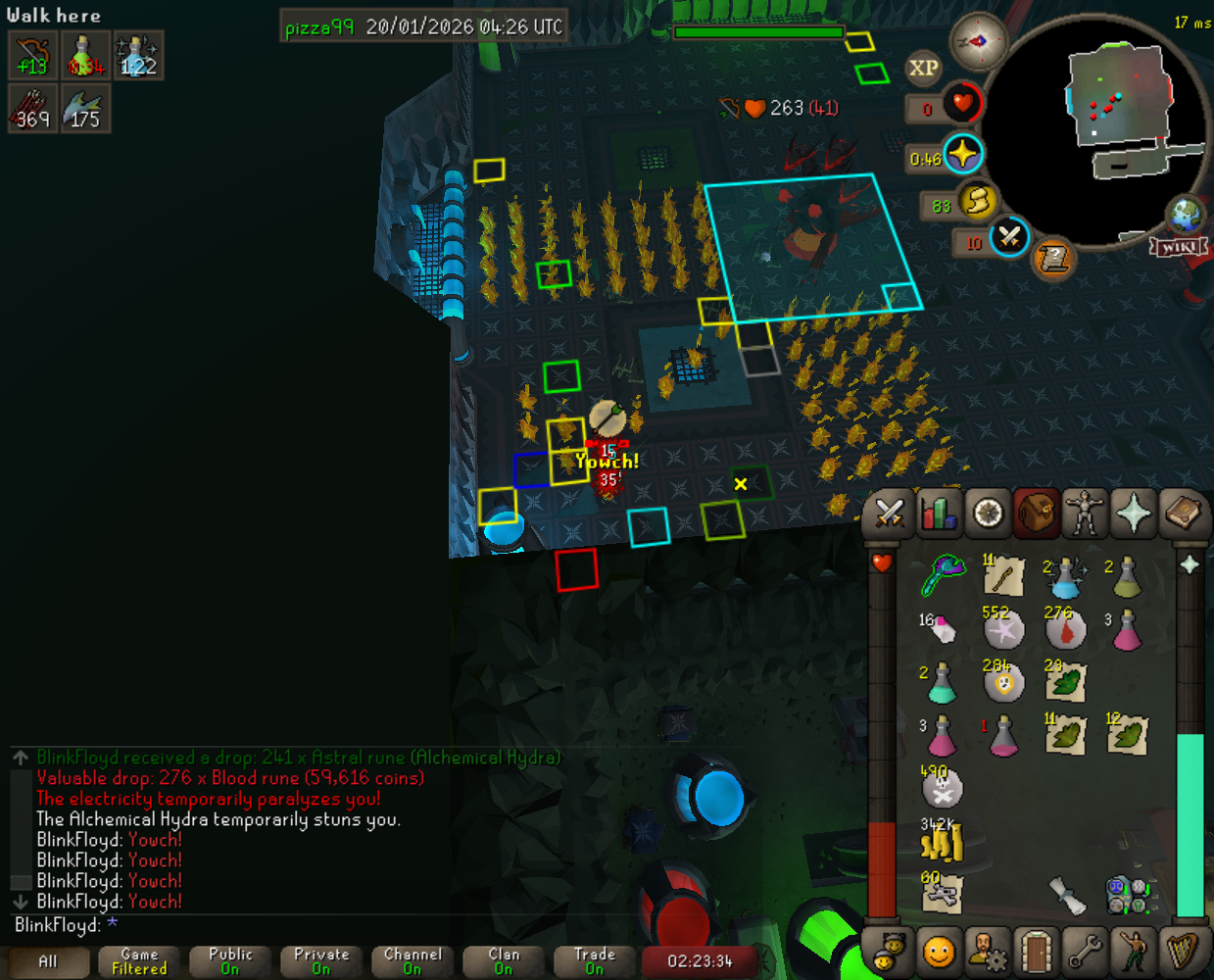Switch to the Skills tab
This screenshot has height=980, width=1214.
(x=939, y=513)
